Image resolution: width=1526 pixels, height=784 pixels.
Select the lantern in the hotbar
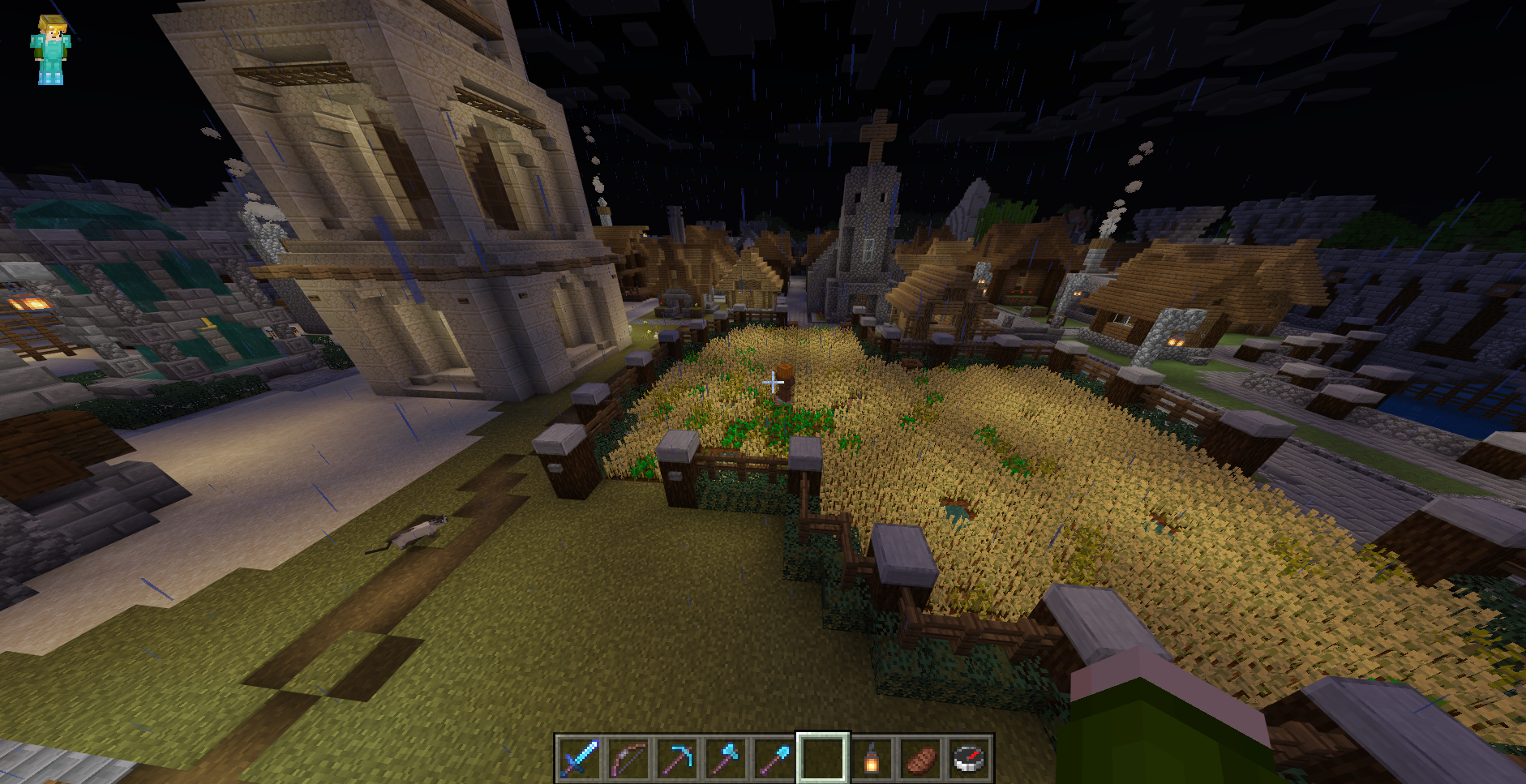click(871, 759)
